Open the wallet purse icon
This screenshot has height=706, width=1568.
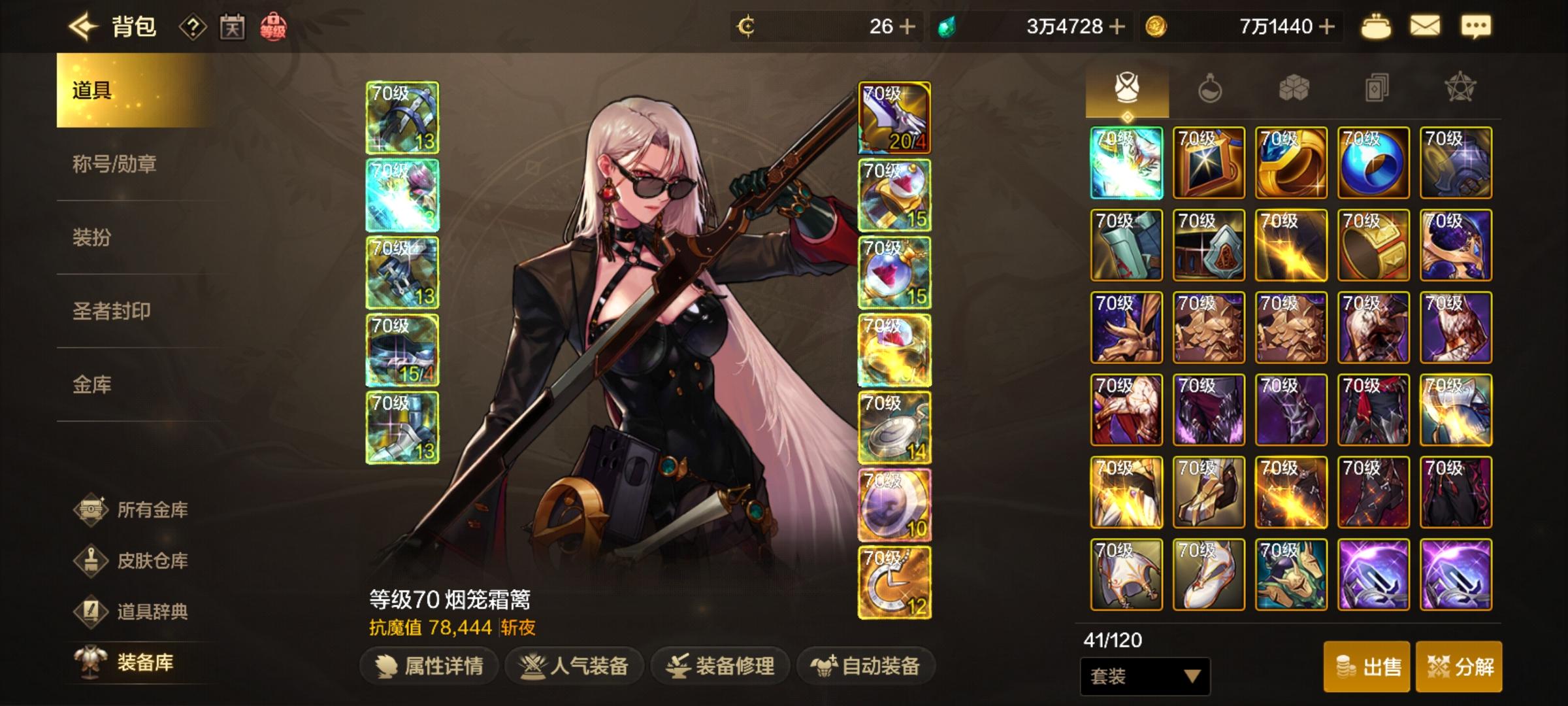click(1377, 27)
